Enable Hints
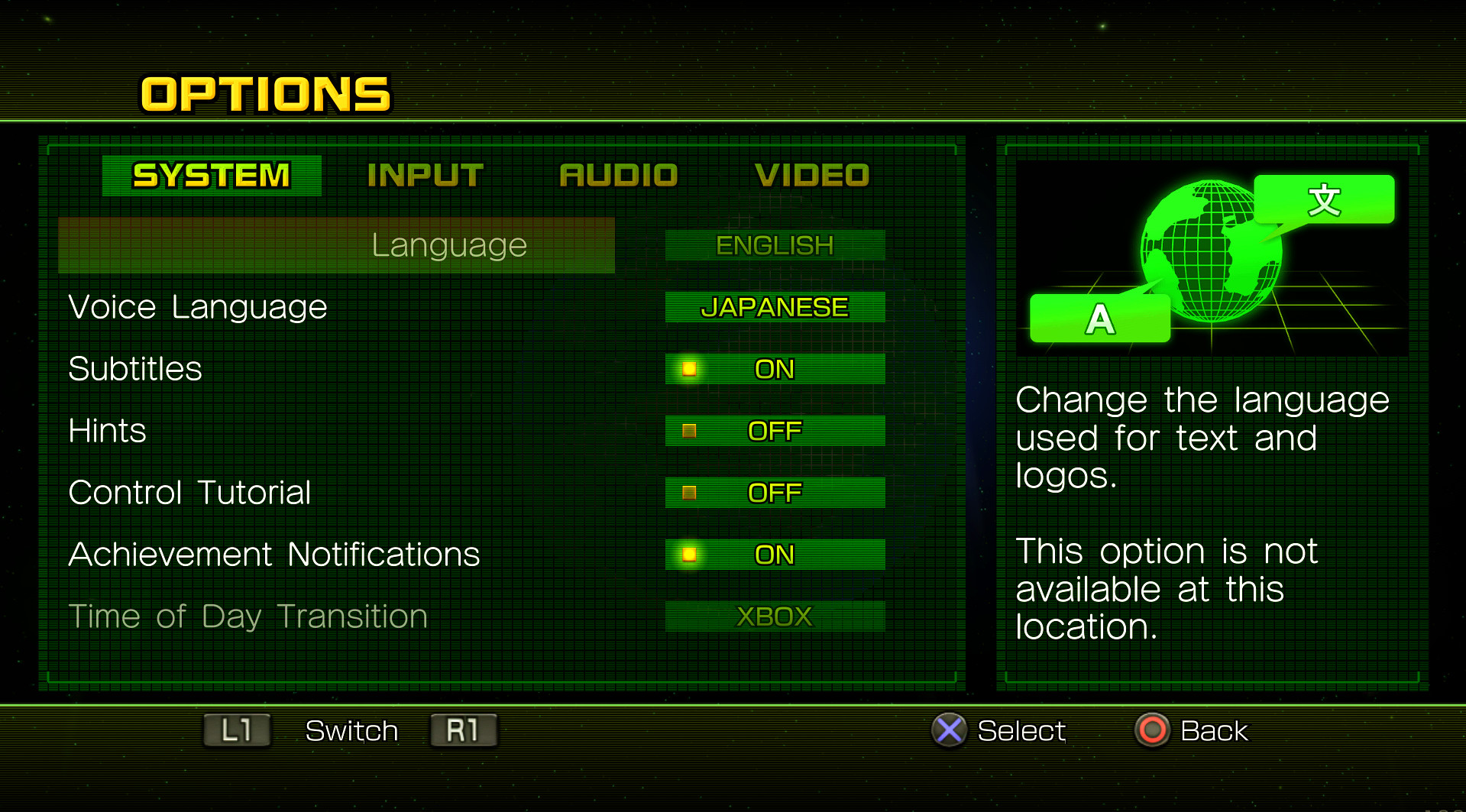Image resolution: width=1466 pixels, height=812 pixels. (x=774, y=431)
